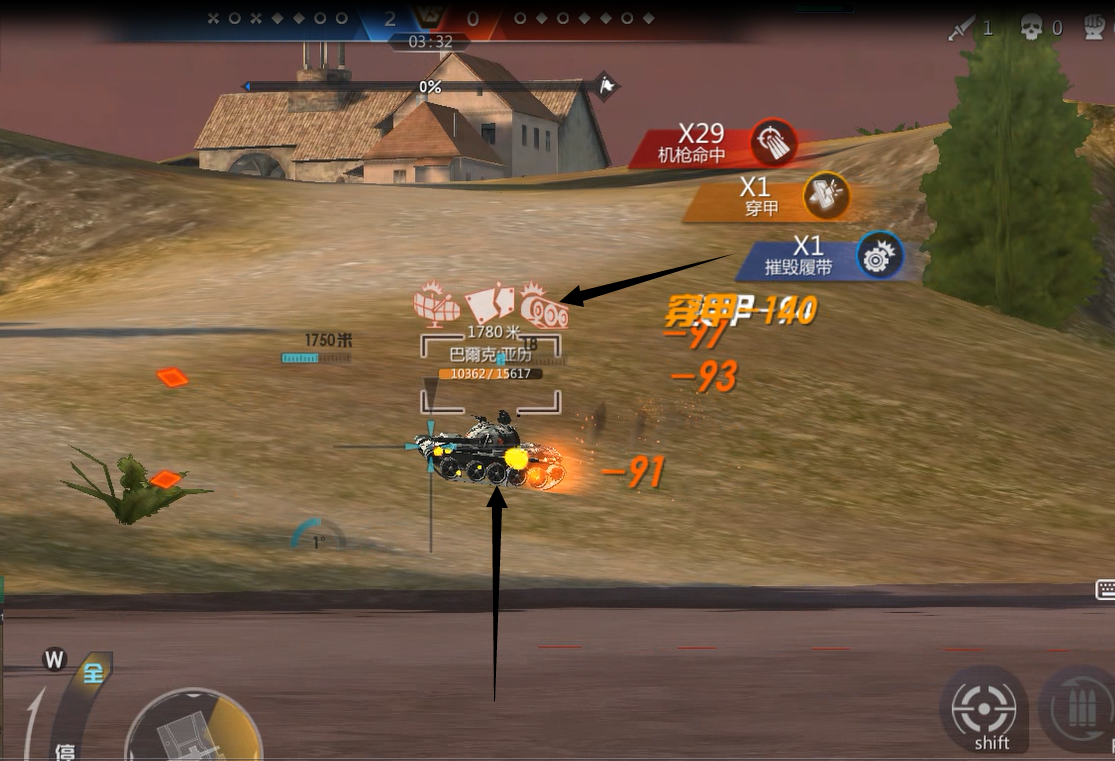Select the 全 full-speed throttle setting

click(x=93, y=673)
